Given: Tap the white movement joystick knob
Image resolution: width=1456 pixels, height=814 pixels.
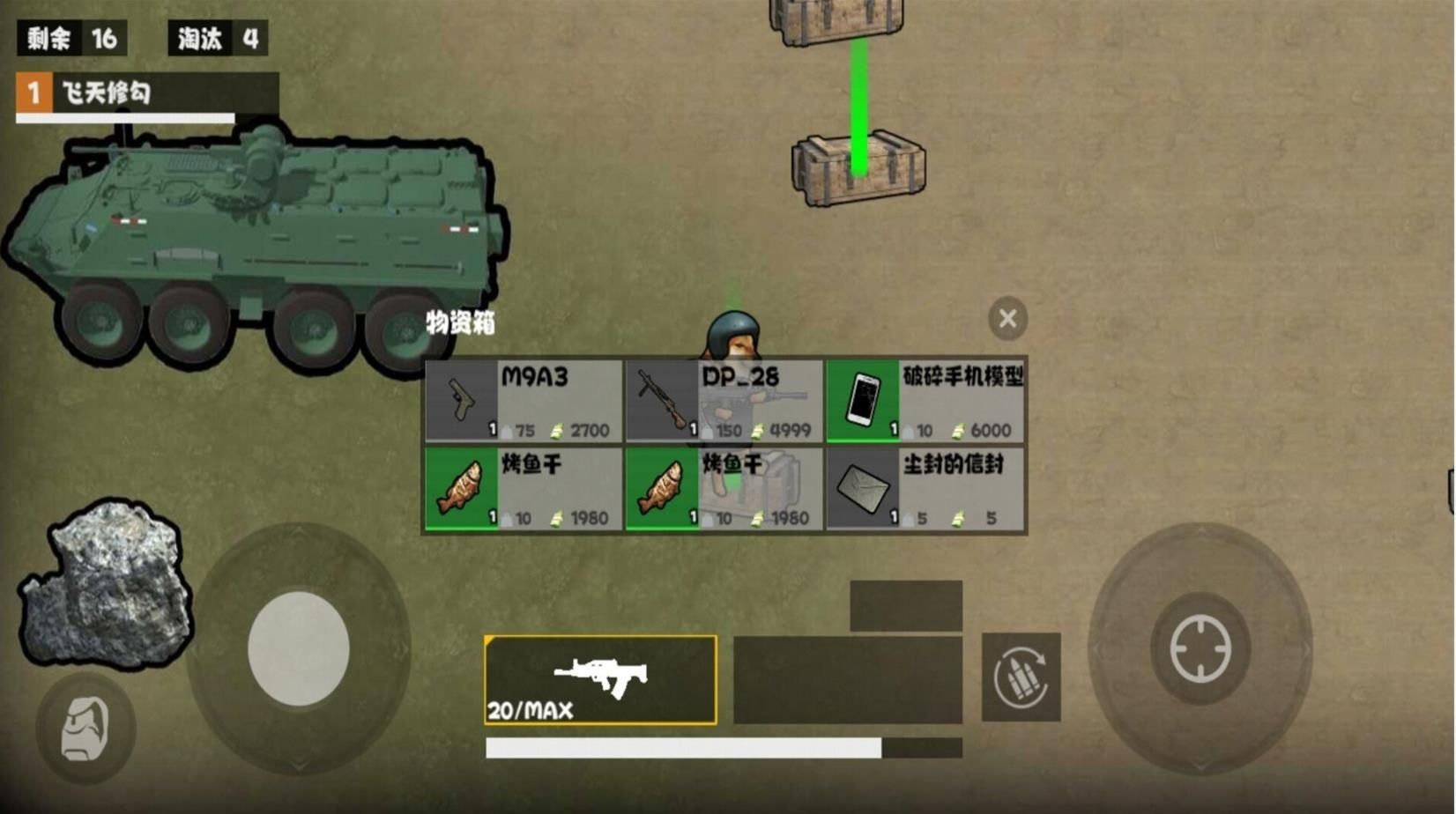Looking at the screenshot, I should click(299, 649).
